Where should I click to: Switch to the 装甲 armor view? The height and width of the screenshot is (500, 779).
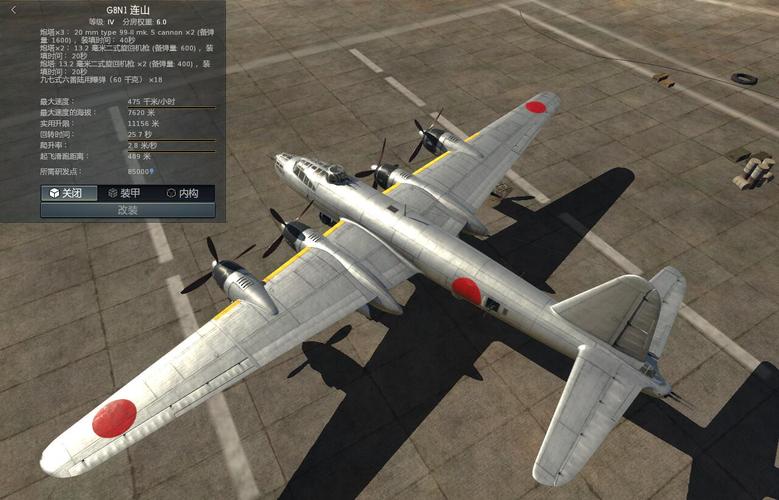(125, 193)
